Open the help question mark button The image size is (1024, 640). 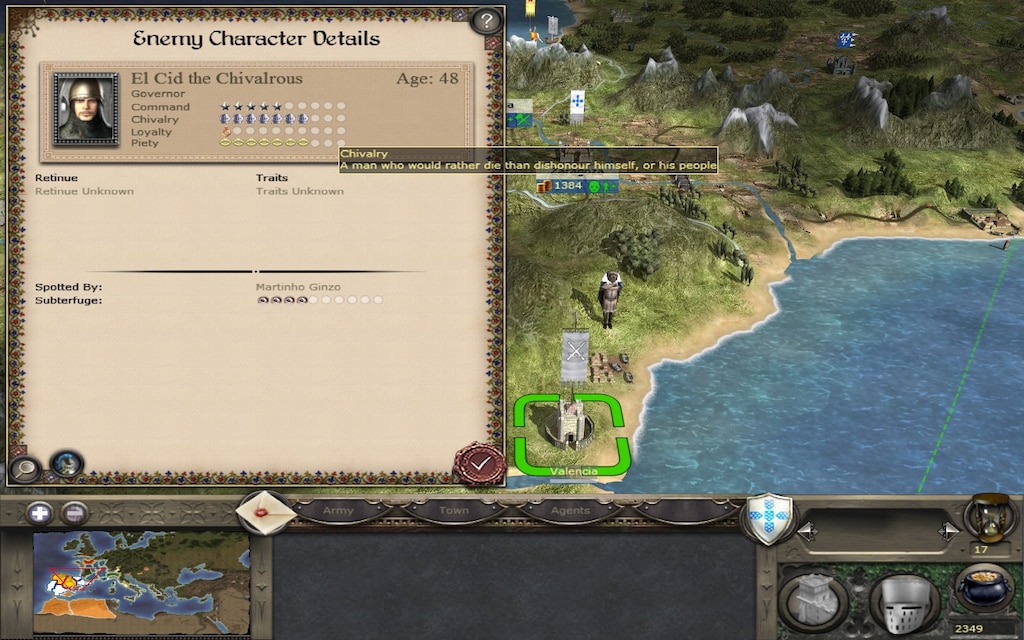pyautogui.click(x=485, y=20)
